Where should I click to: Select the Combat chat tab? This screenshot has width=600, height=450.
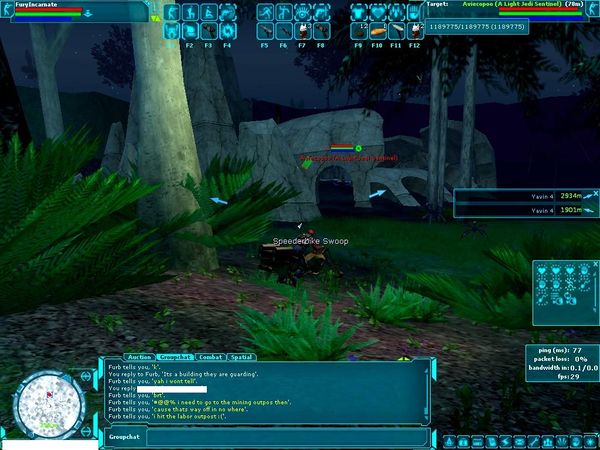(x=210, y=356)
